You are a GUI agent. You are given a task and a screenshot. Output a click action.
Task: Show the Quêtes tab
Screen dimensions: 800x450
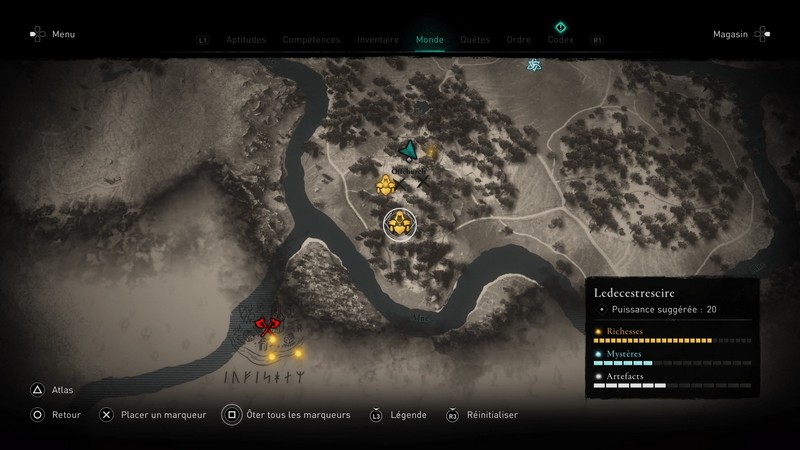[475, 40]
